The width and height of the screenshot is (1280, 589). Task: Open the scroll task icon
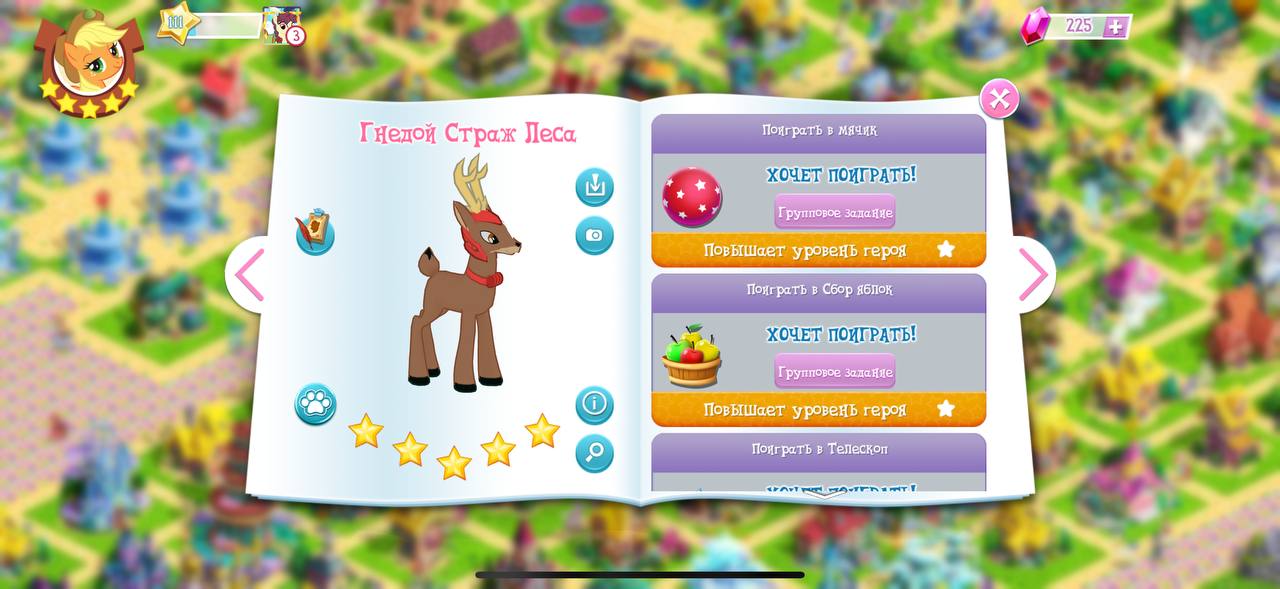point(315,233)
